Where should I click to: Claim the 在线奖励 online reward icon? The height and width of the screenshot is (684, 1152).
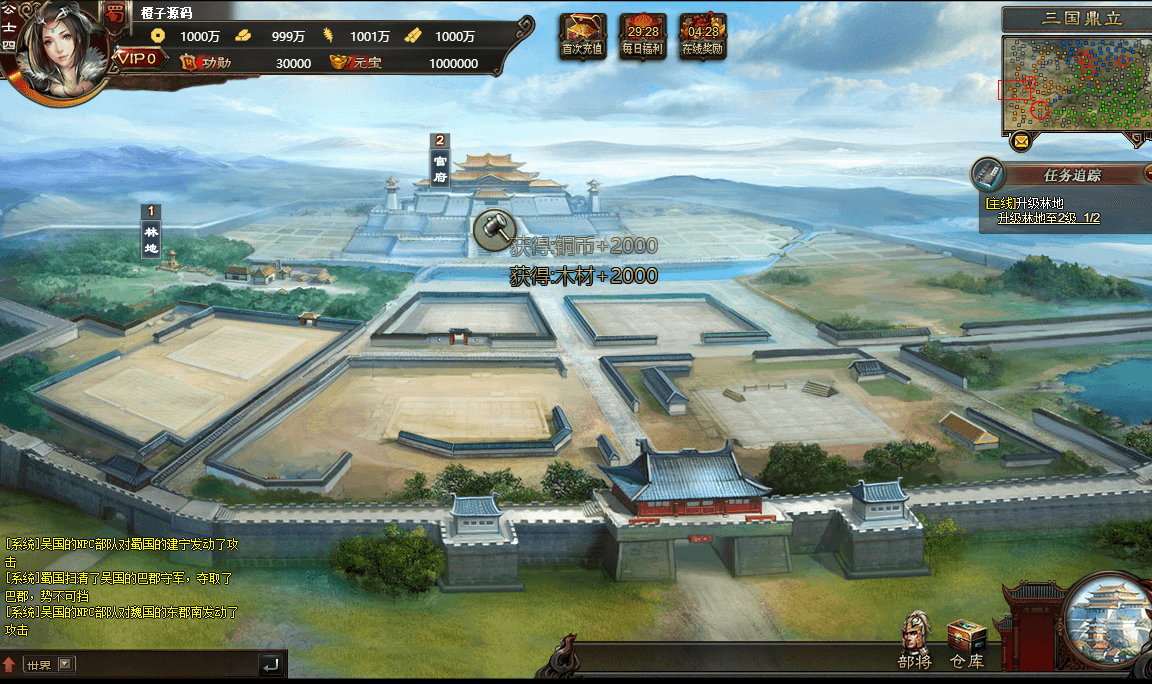click(x=702, y=35)
